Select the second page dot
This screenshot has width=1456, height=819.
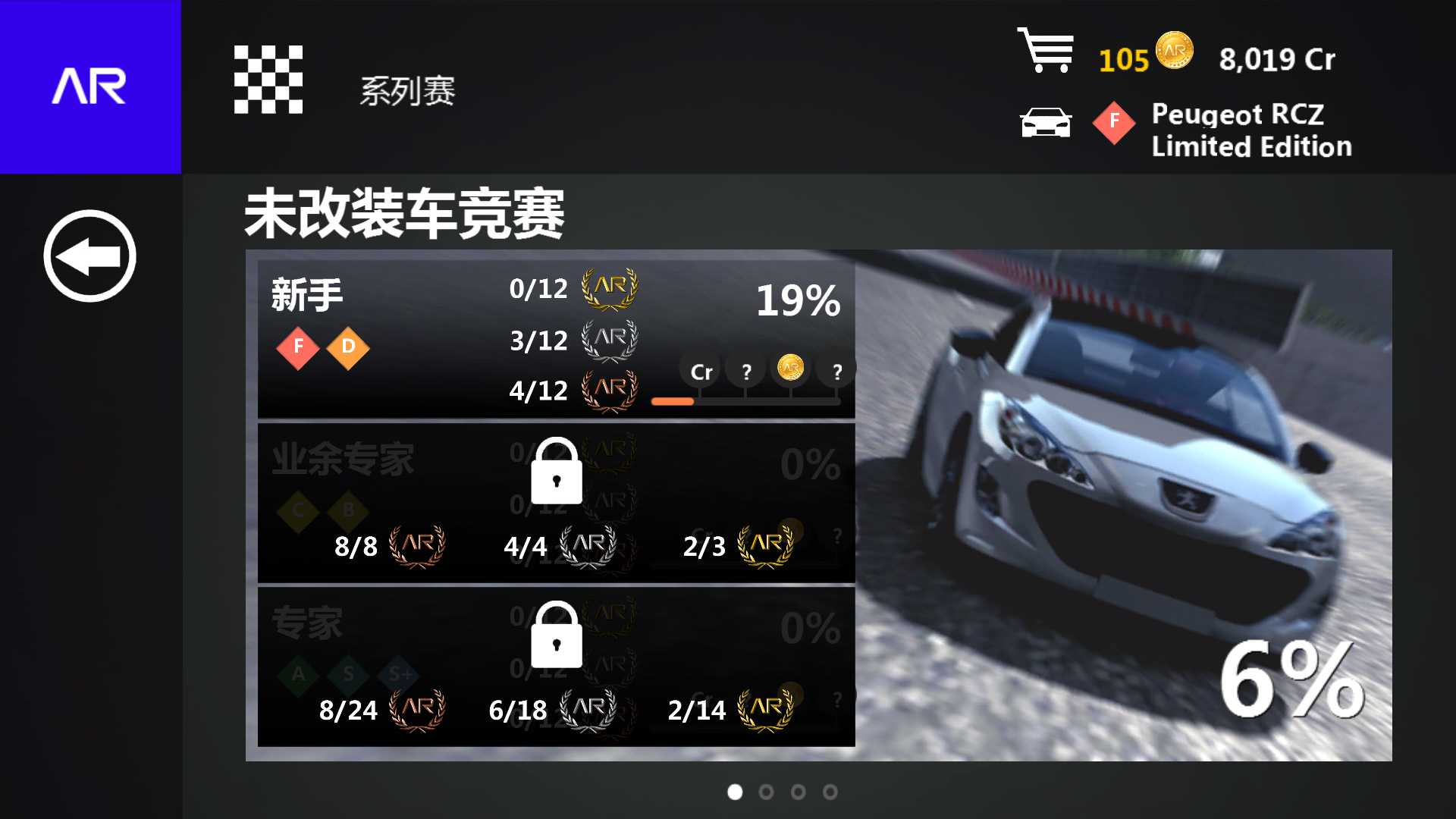pyautogui.click(x=766, y=792)
